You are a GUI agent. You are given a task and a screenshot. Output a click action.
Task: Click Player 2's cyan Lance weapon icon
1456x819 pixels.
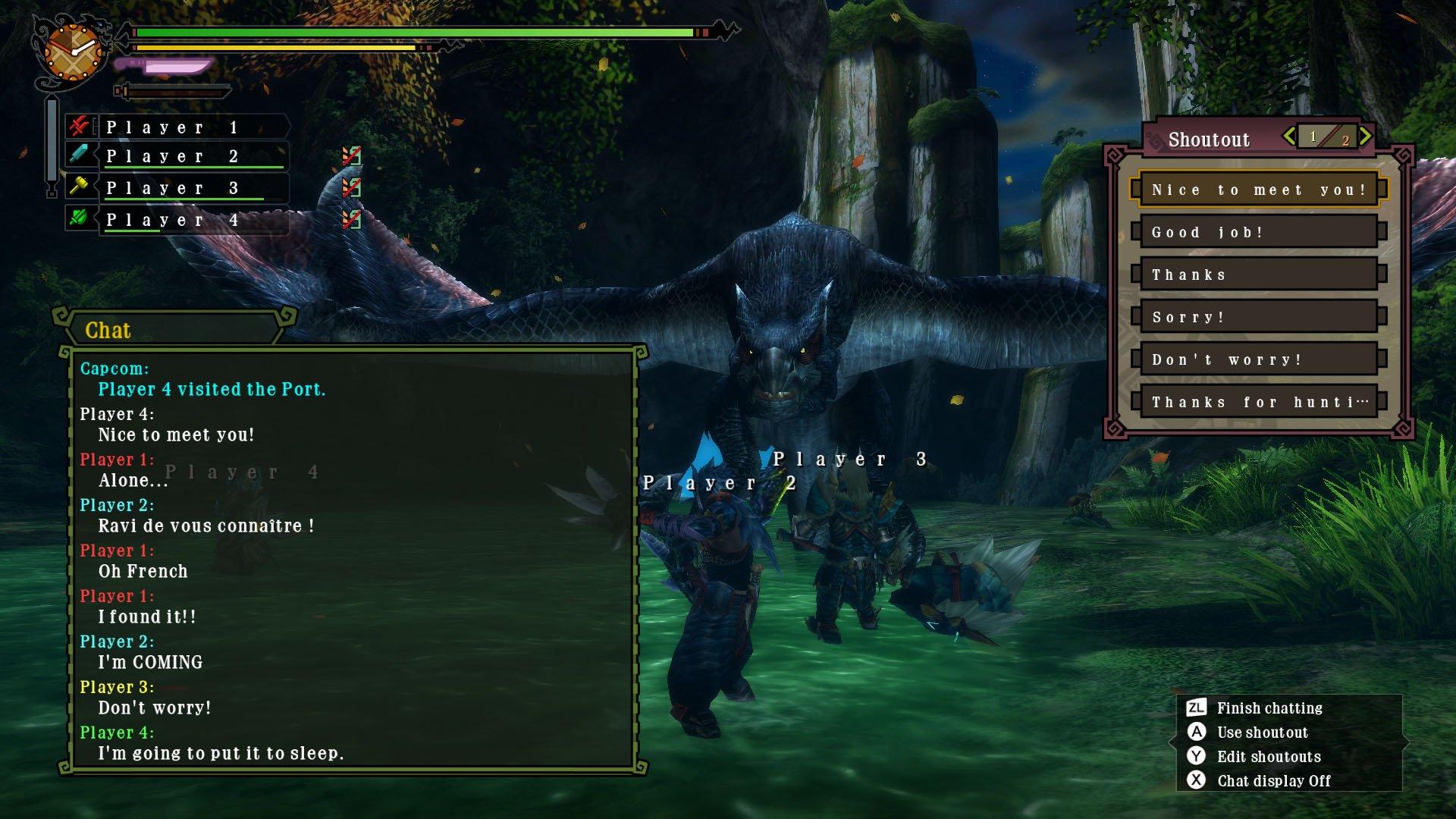(x=80, y=156)
